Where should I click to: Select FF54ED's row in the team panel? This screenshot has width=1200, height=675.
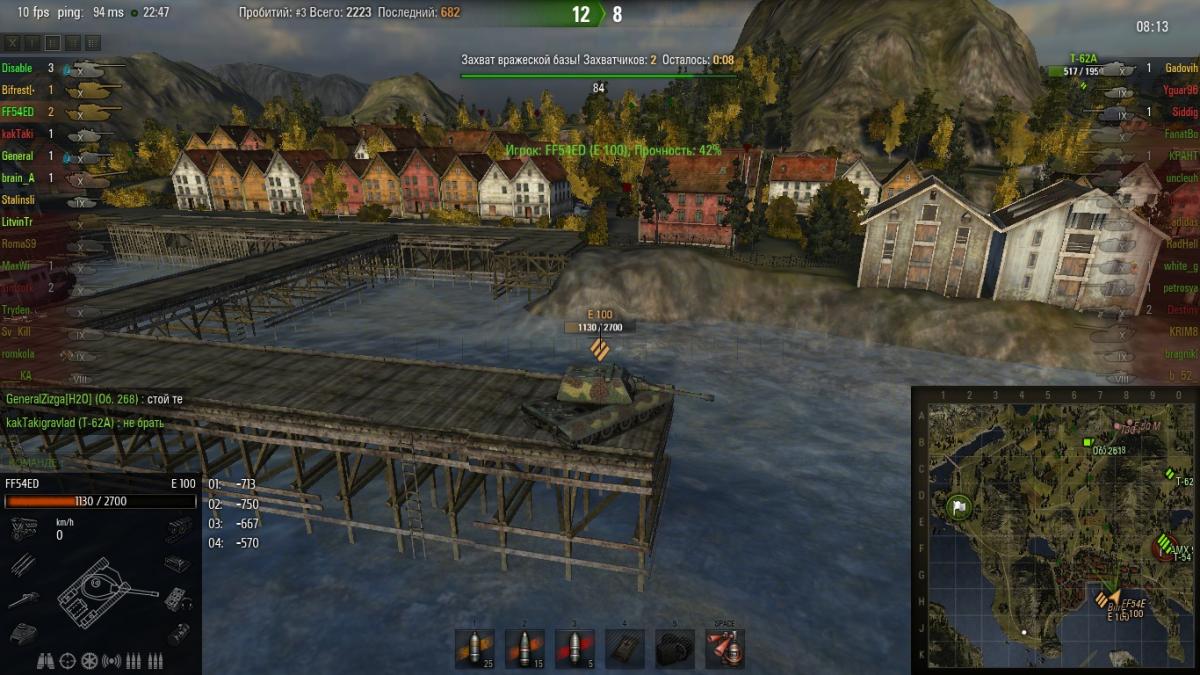(x=19, y=112)
